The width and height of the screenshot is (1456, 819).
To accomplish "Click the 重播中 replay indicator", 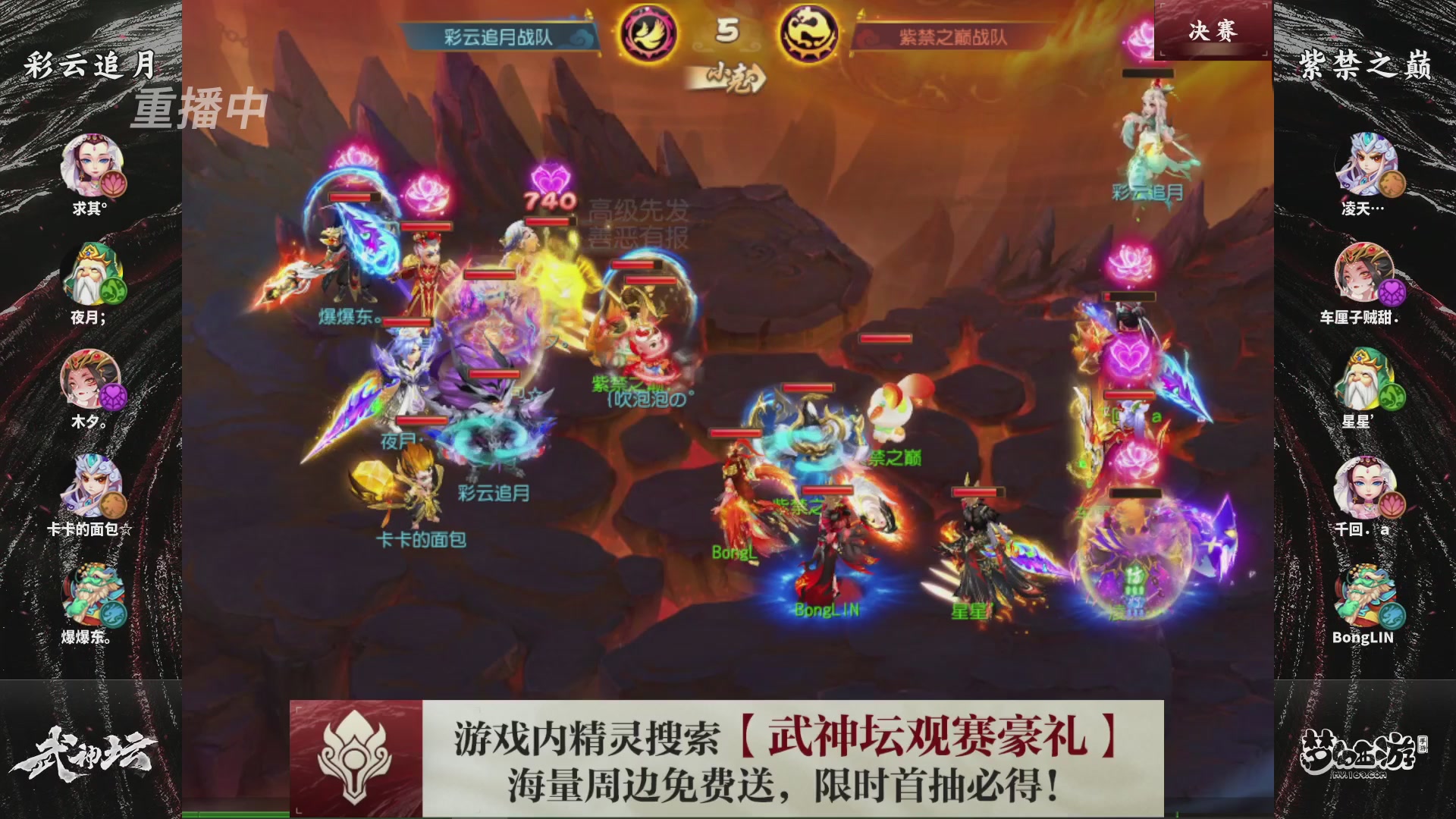I will 199,109.
